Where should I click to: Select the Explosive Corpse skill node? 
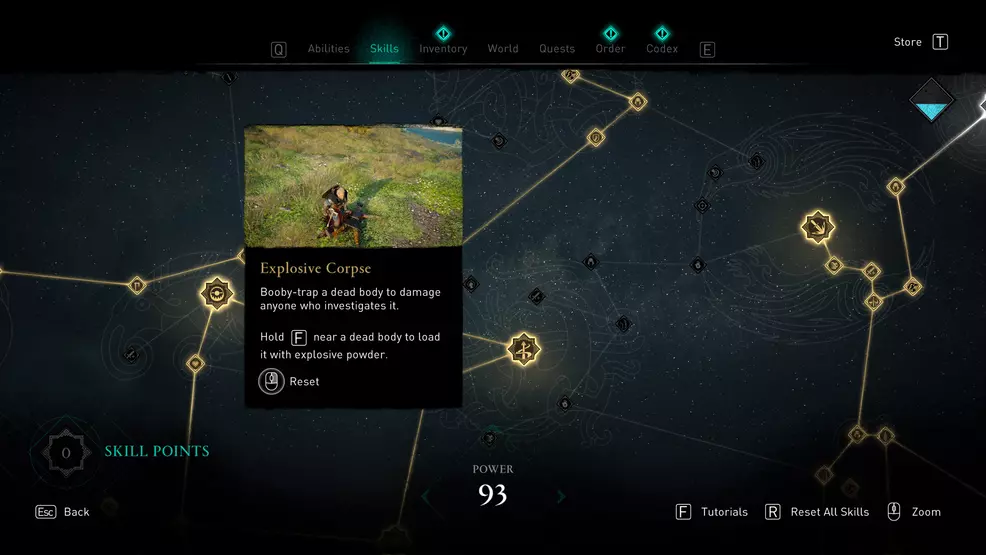point(216,293)
